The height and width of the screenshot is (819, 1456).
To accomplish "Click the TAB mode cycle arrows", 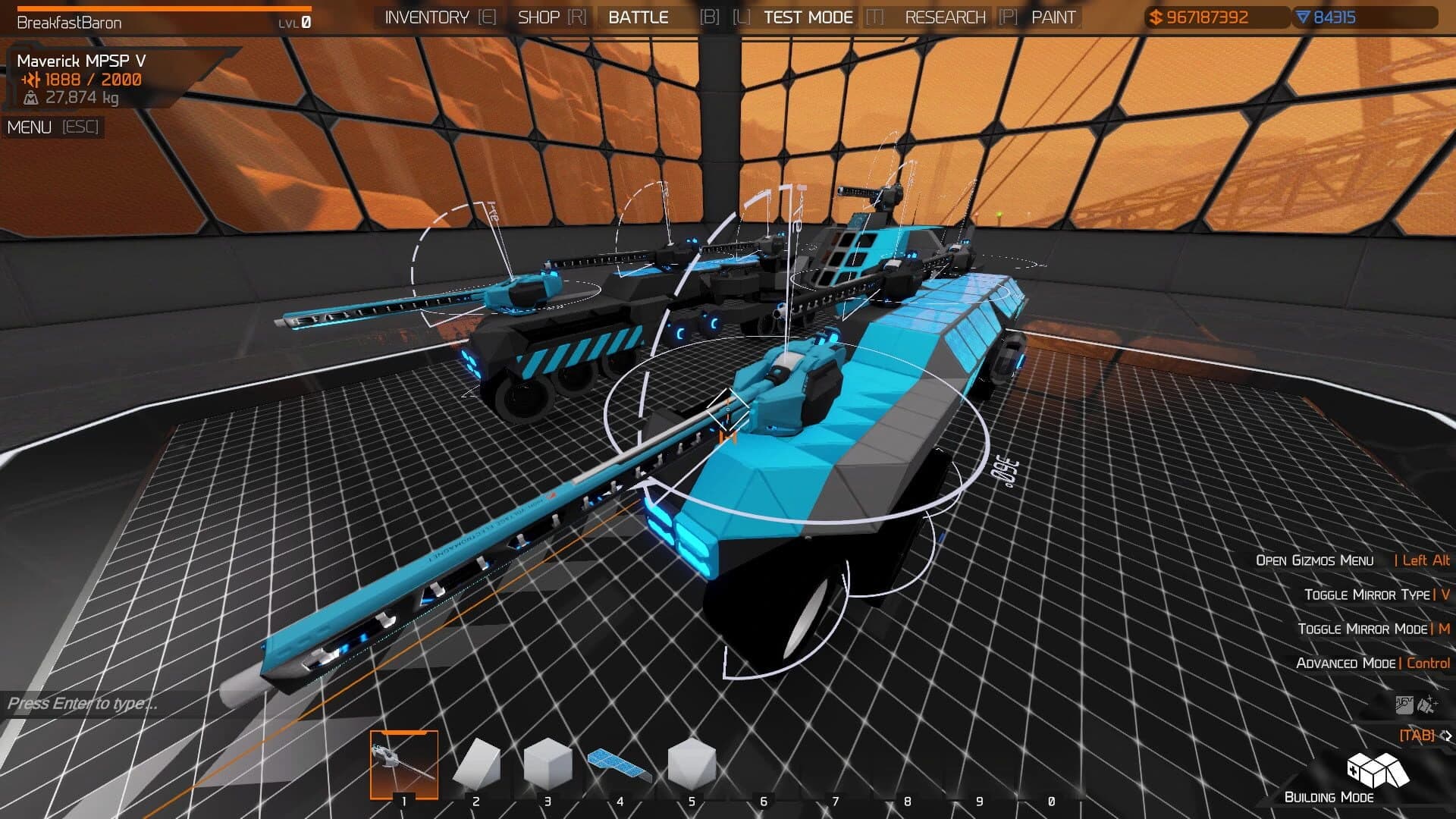I will [1447, 735].
